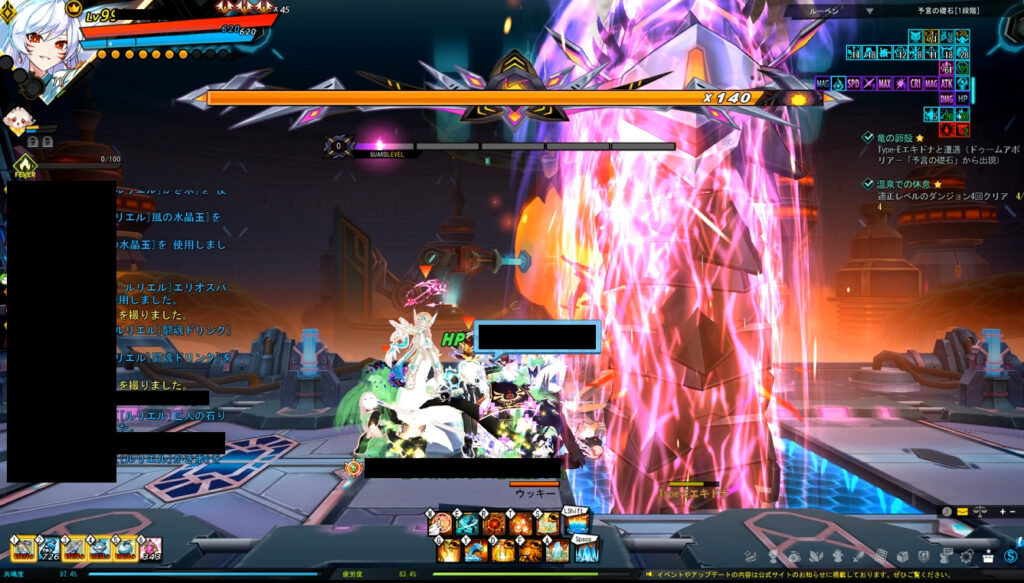
Task: Use the waterfall skill labeled LShift
Action: pos(577,522)
